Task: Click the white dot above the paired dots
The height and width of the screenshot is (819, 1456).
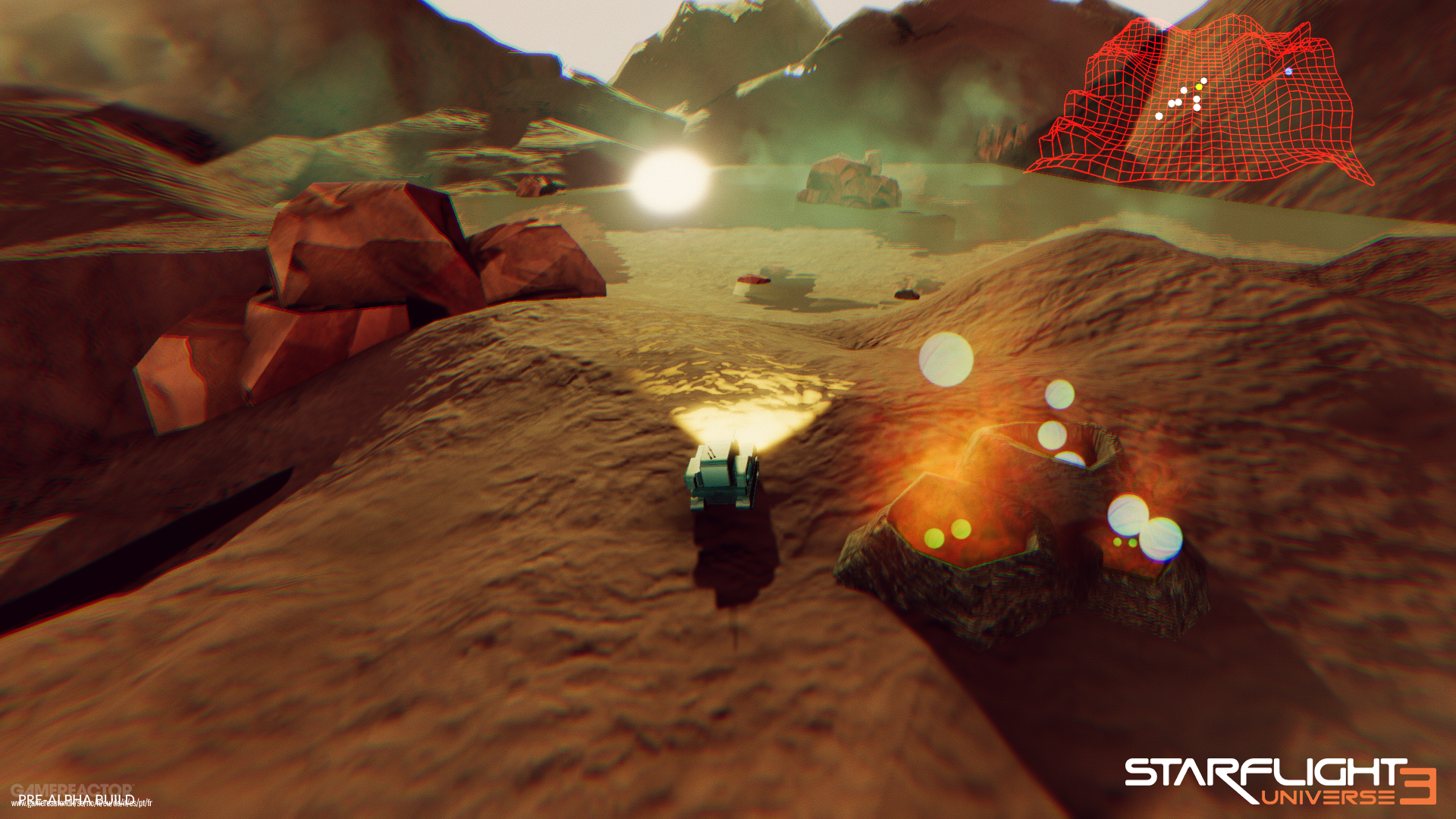Action: (1183, 90)
